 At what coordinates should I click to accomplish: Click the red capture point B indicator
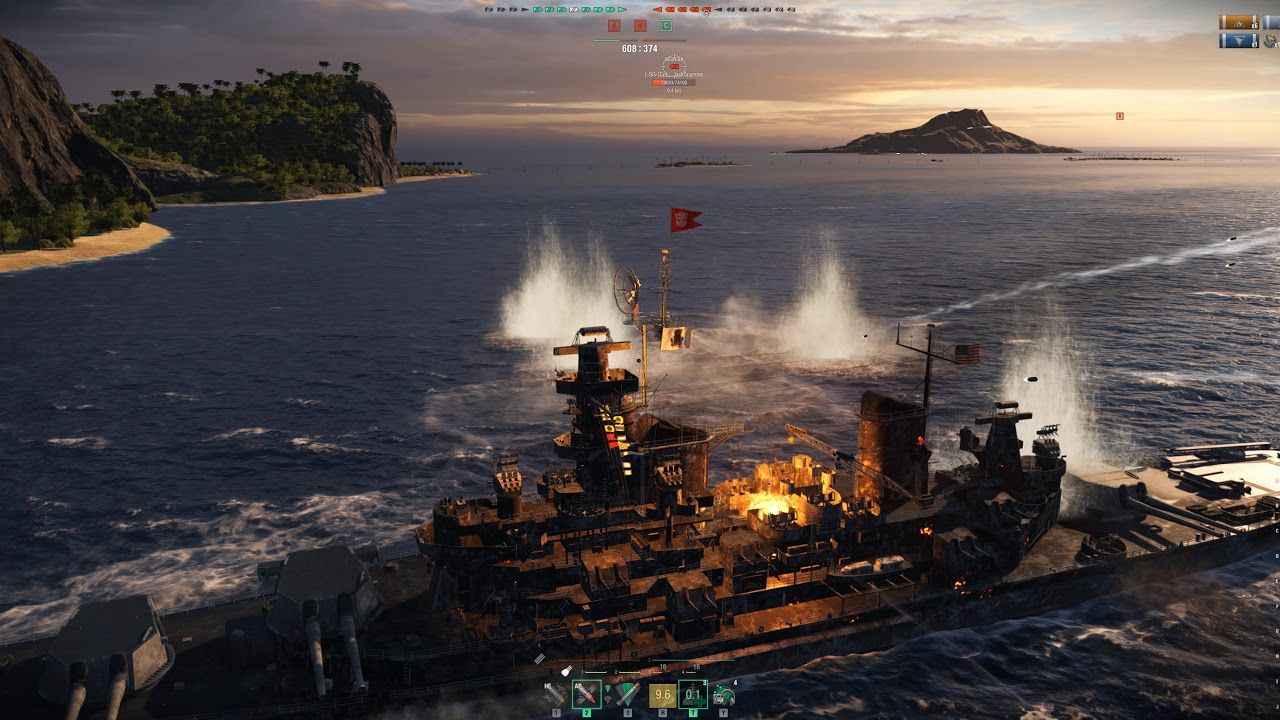click(640, 26)
